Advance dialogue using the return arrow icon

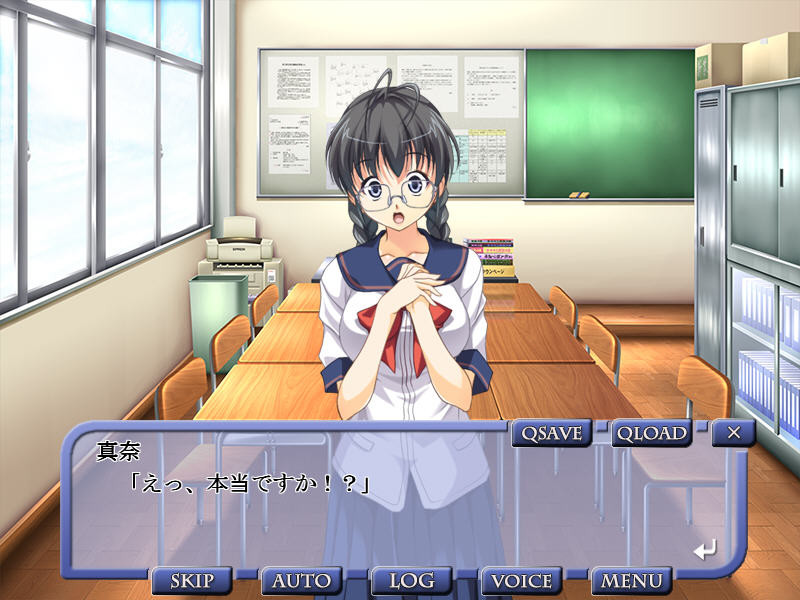[705, 549]
